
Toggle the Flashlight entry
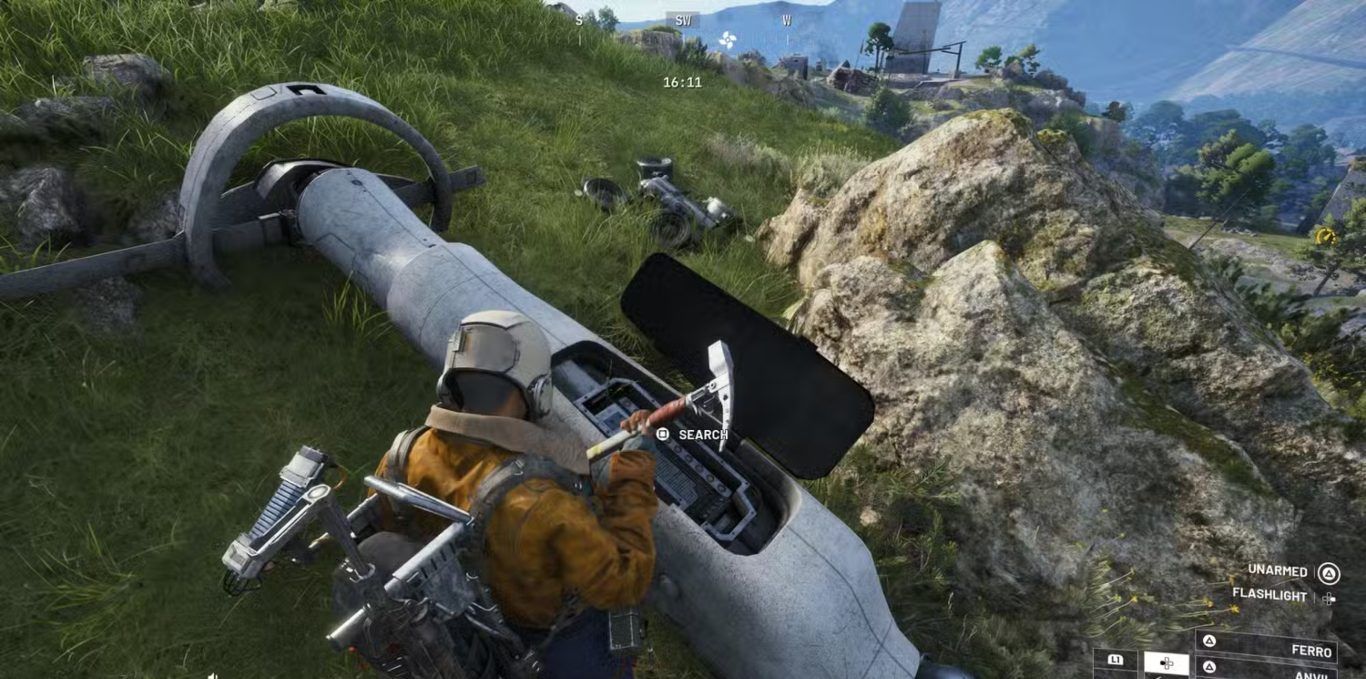coord(1269,595)
